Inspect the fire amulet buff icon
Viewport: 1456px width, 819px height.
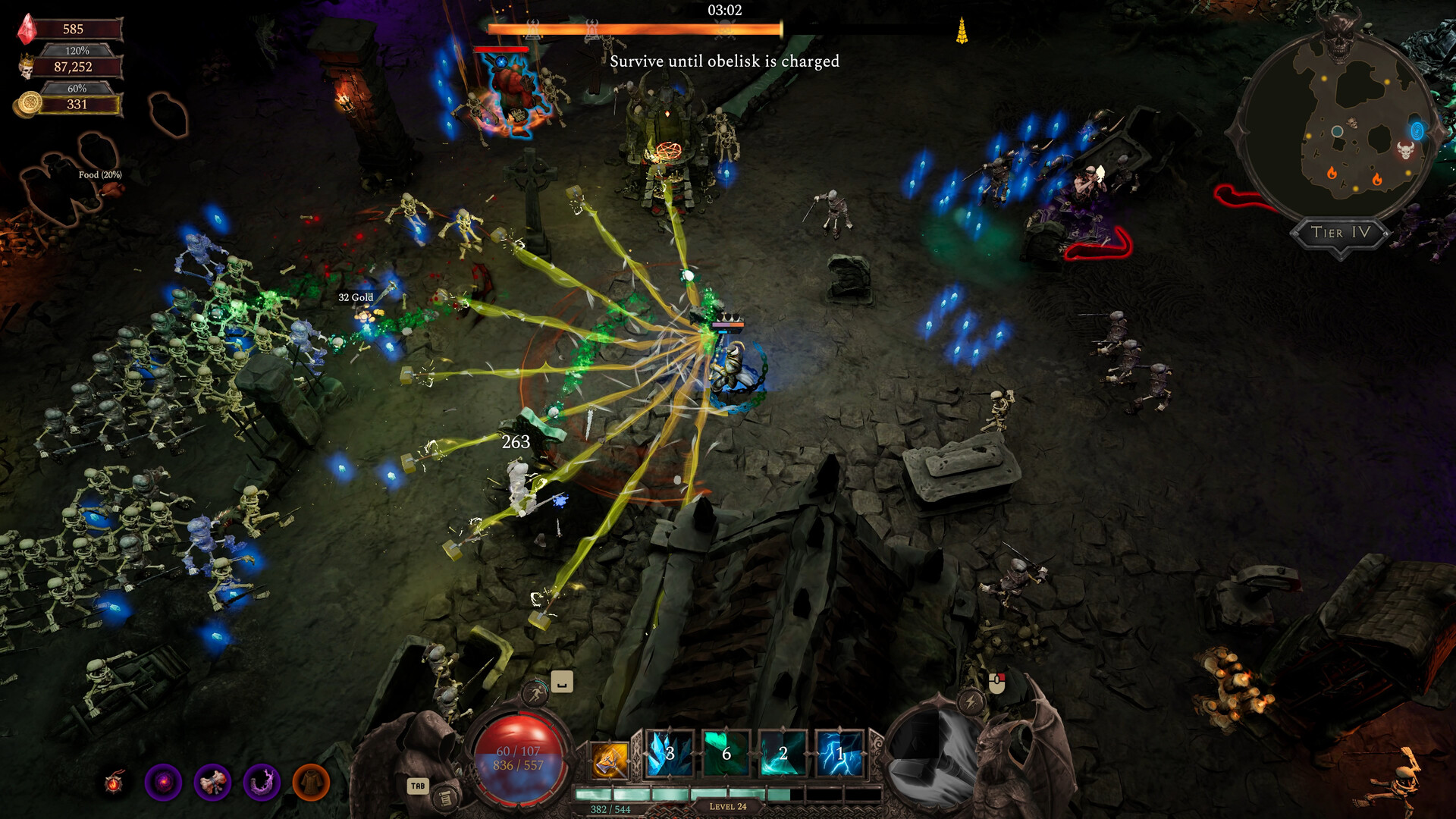(x=115, y=783)
